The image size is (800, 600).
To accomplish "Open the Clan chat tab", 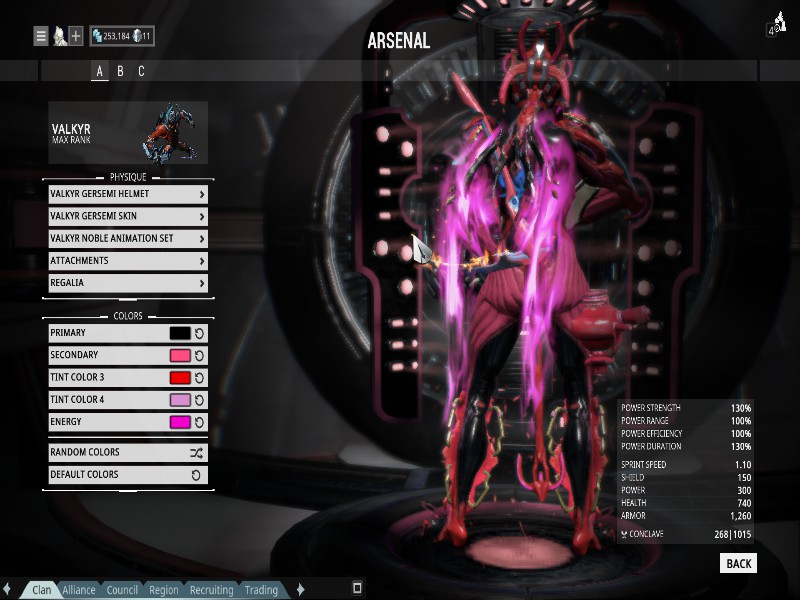I will pos(42,590).
